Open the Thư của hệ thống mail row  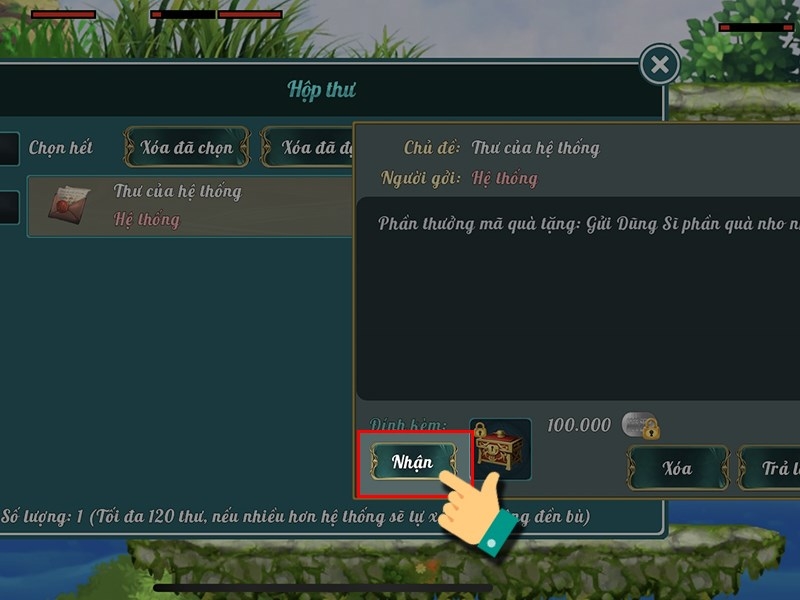pyautogui.click(x=190, y=206)
